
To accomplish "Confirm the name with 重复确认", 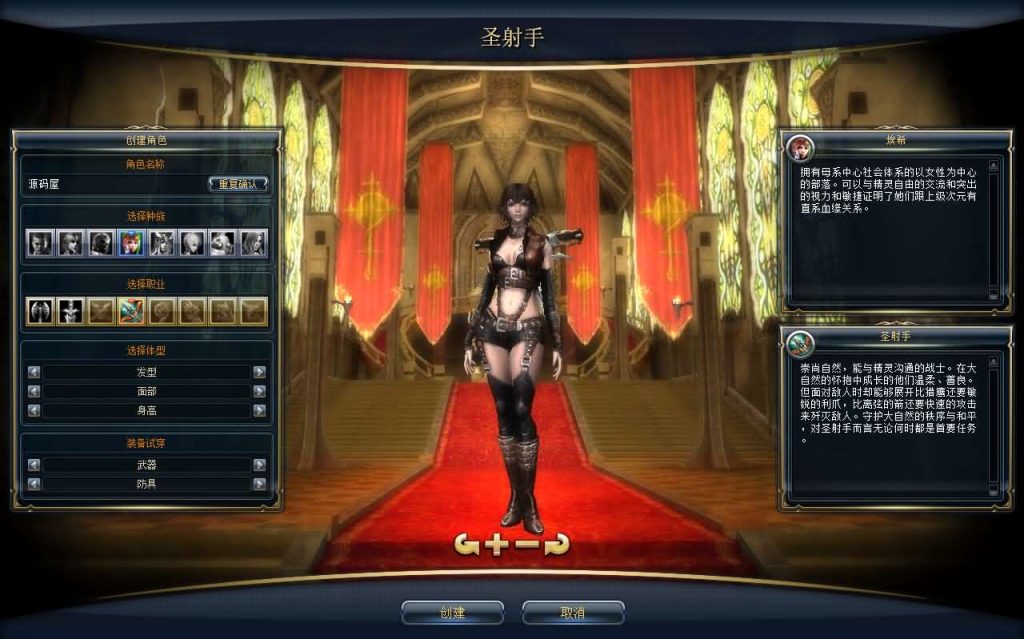I will coord(238,184).
